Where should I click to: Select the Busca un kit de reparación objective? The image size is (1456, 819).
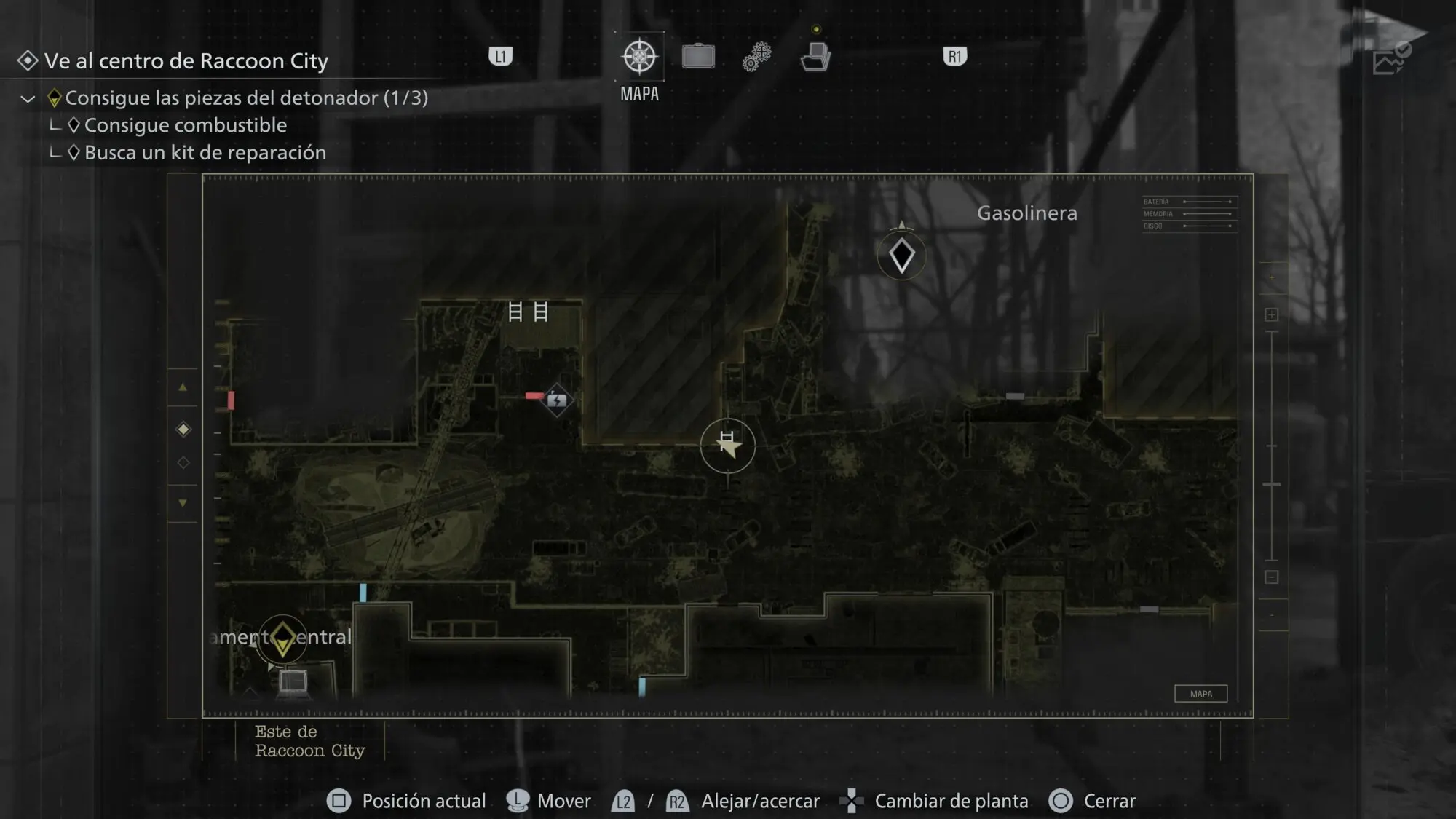(x=205, y=153)
